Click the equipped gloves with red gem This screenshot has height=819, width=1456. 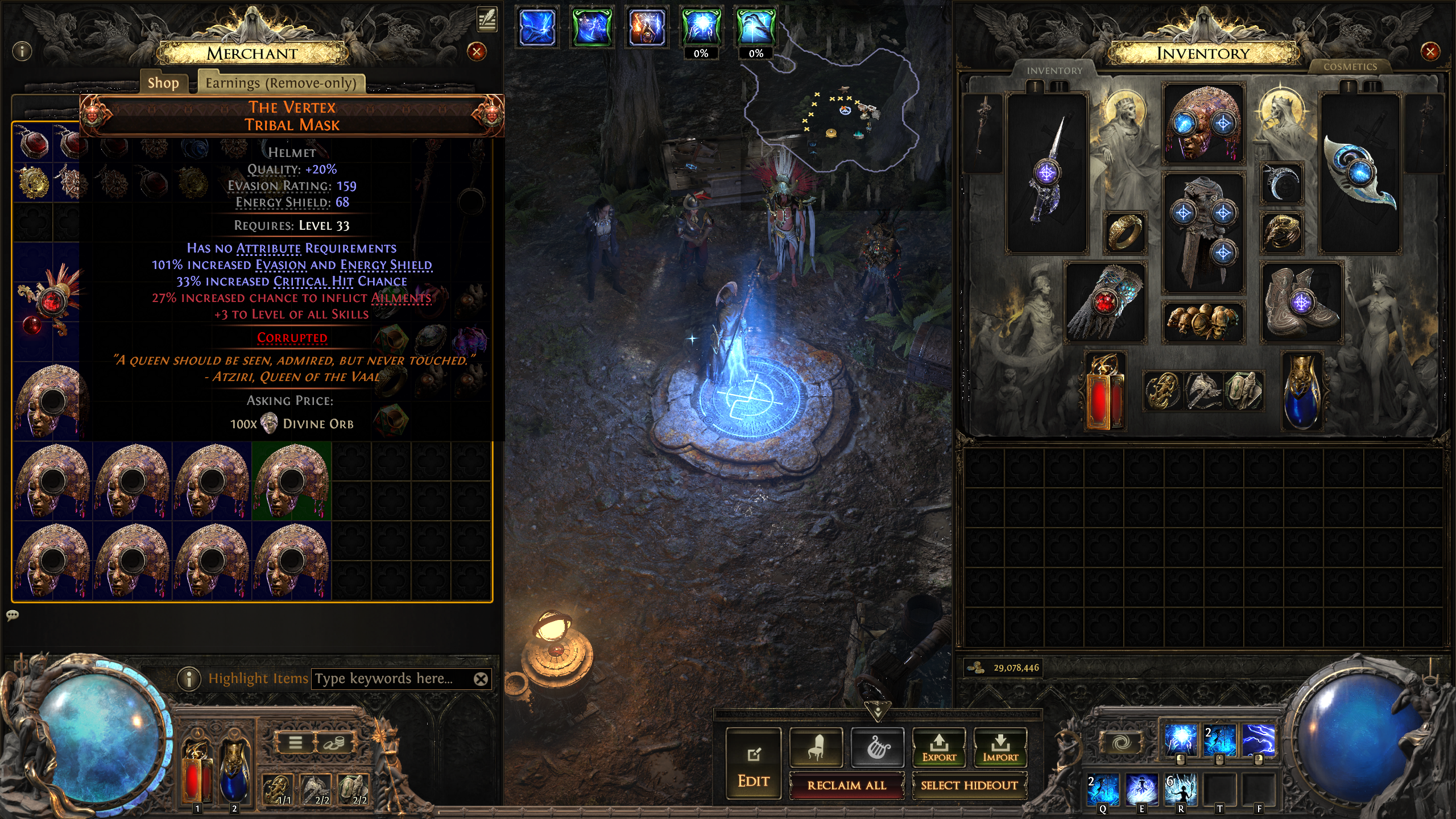click(1105, 303)
